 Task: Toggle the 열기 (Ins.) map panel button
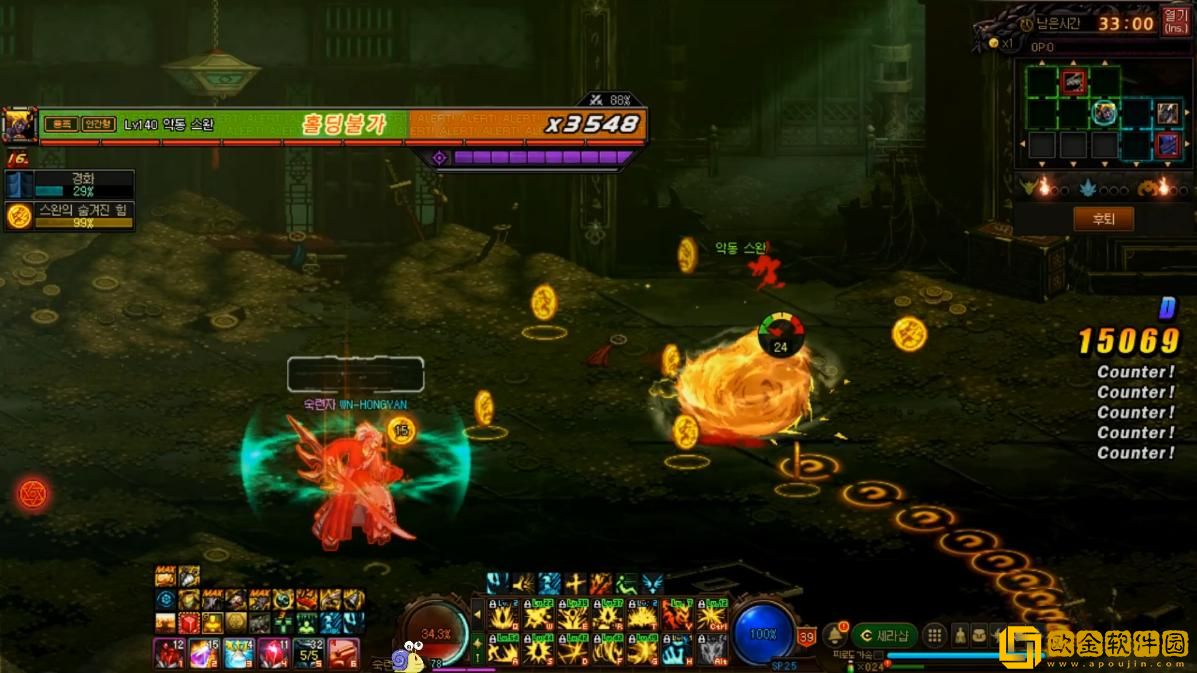[1175, 22]
